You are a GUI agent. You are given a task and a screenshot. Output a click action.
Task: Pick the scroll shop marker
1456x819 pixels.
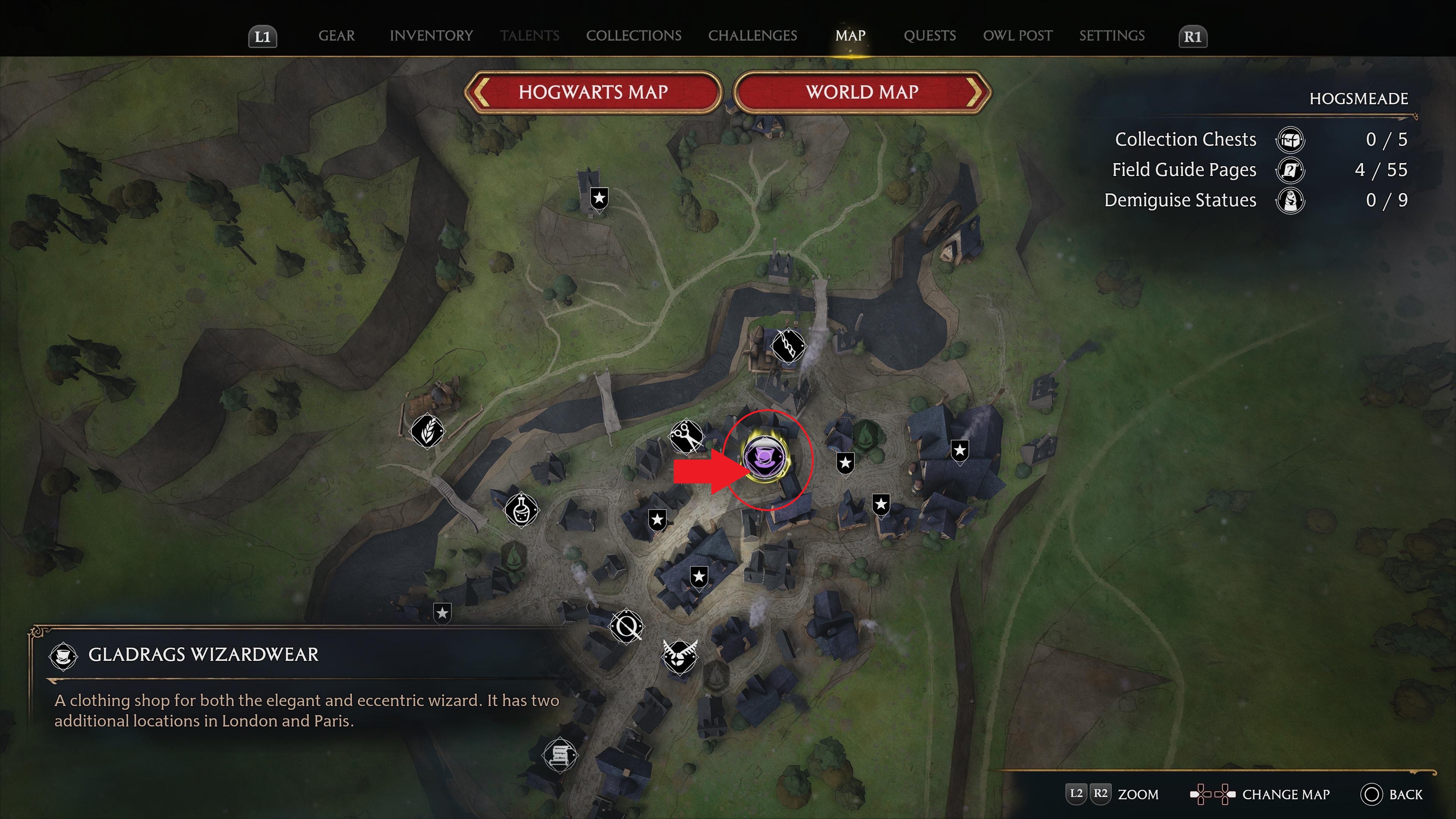pos(559,755)
